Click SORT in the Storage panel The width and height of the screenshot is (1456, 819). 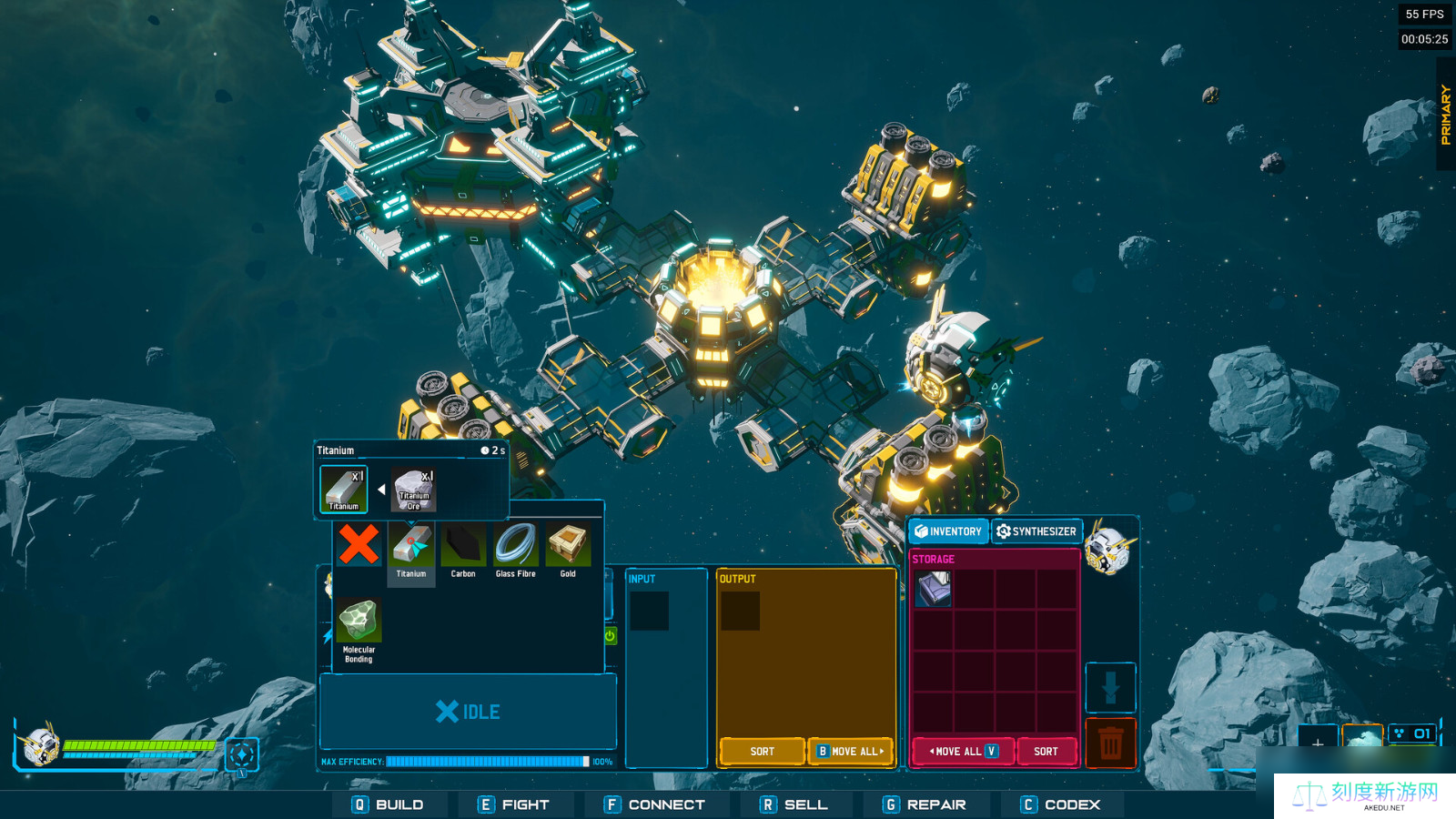tap(1047, 751)
